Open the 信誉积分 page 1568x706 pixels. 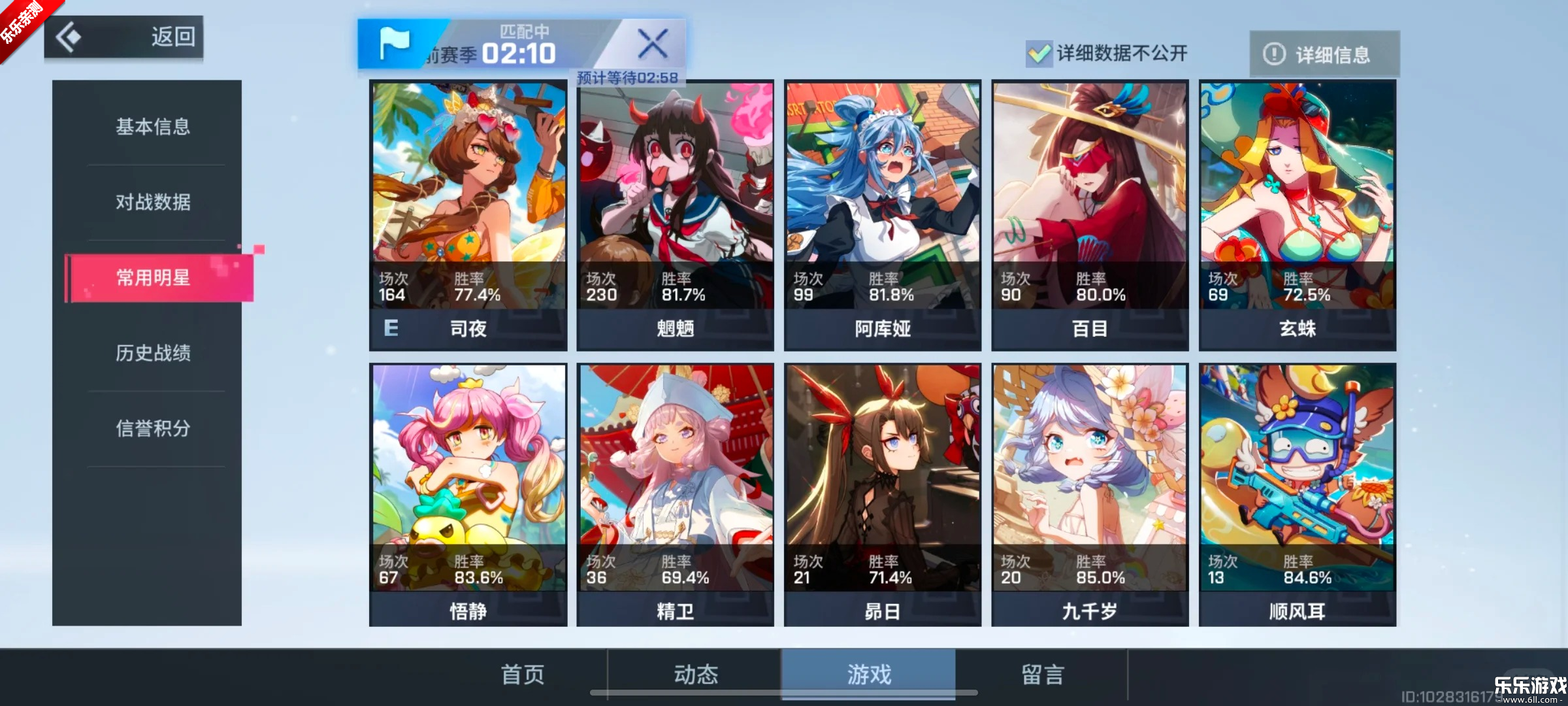pyautogui.click(x=153, y=429)
